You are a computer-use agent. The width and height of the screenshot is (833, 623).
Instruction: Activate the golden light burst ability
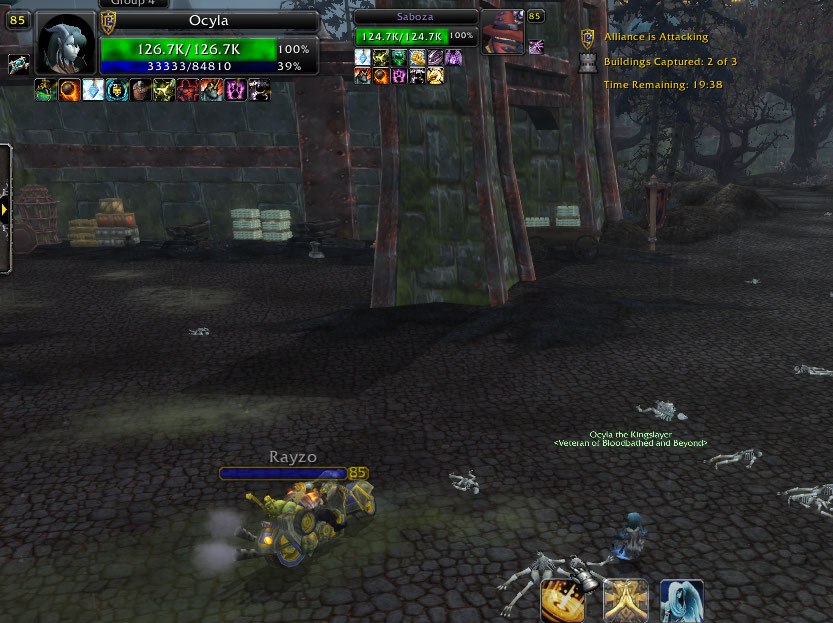click(563, 600)
